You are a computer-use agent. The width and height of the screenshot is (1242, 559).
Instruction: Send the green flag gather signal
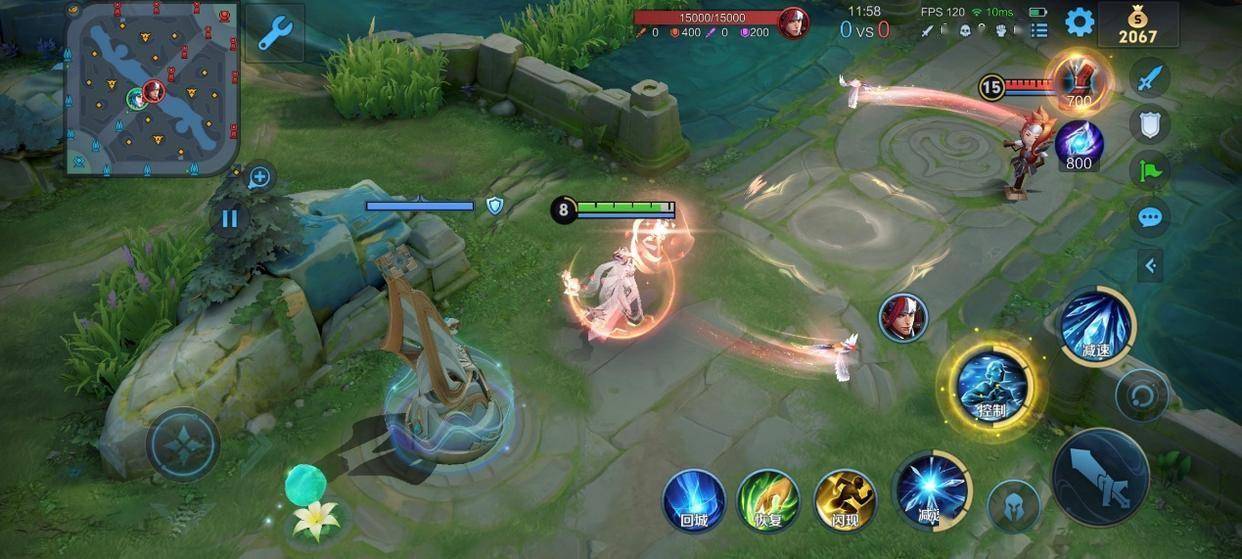tap(1150, 170)
